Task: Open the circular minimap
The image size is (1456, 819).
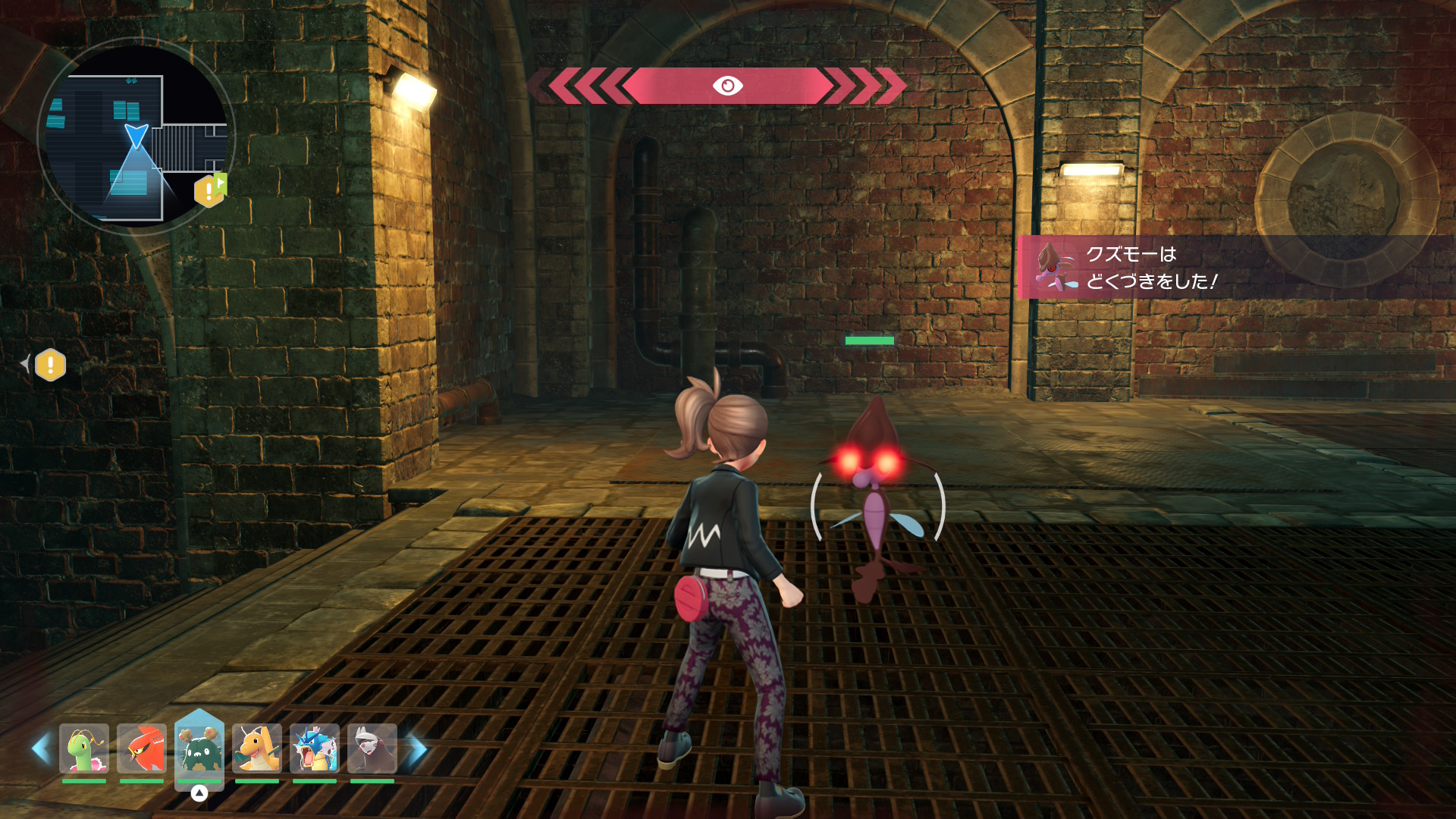Action: (136, 136)
